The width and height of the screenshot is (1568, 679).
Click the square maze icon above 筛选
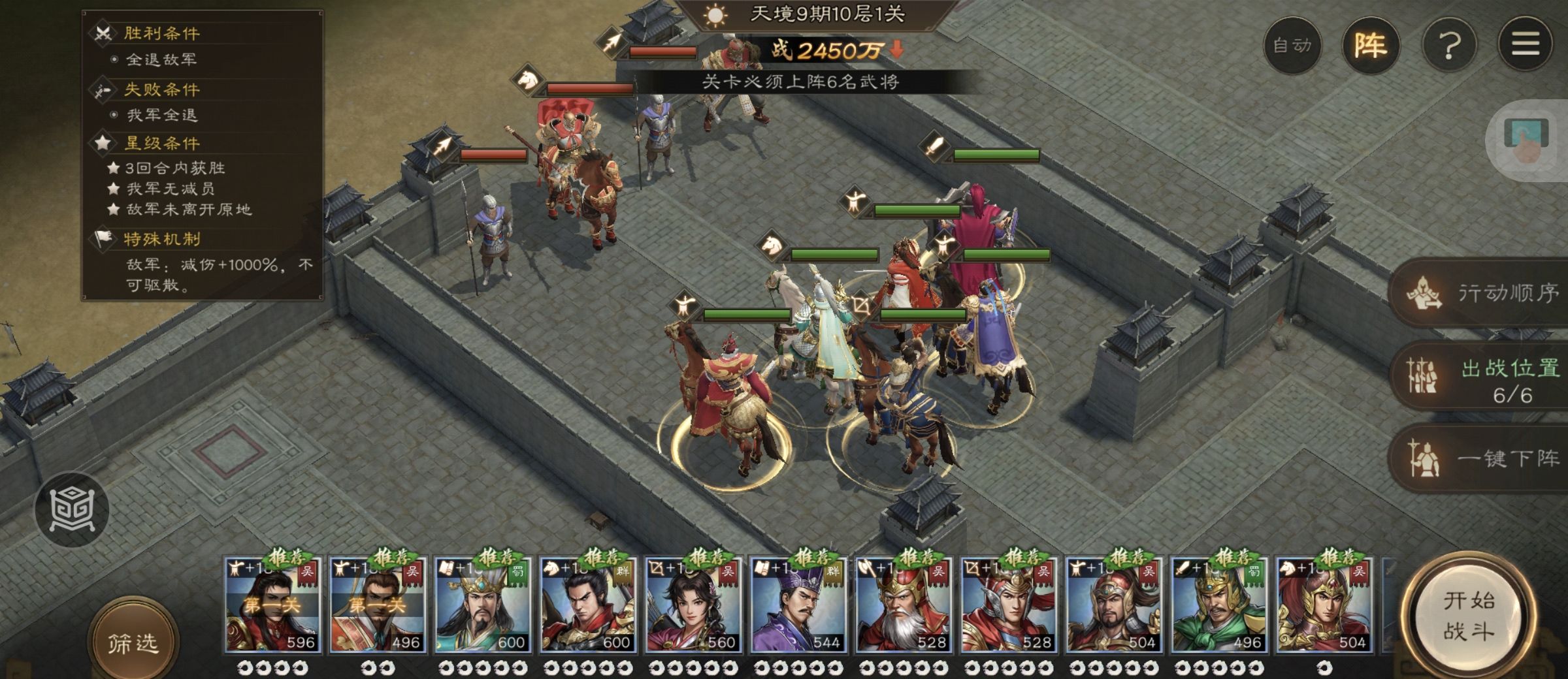point(72,509)
